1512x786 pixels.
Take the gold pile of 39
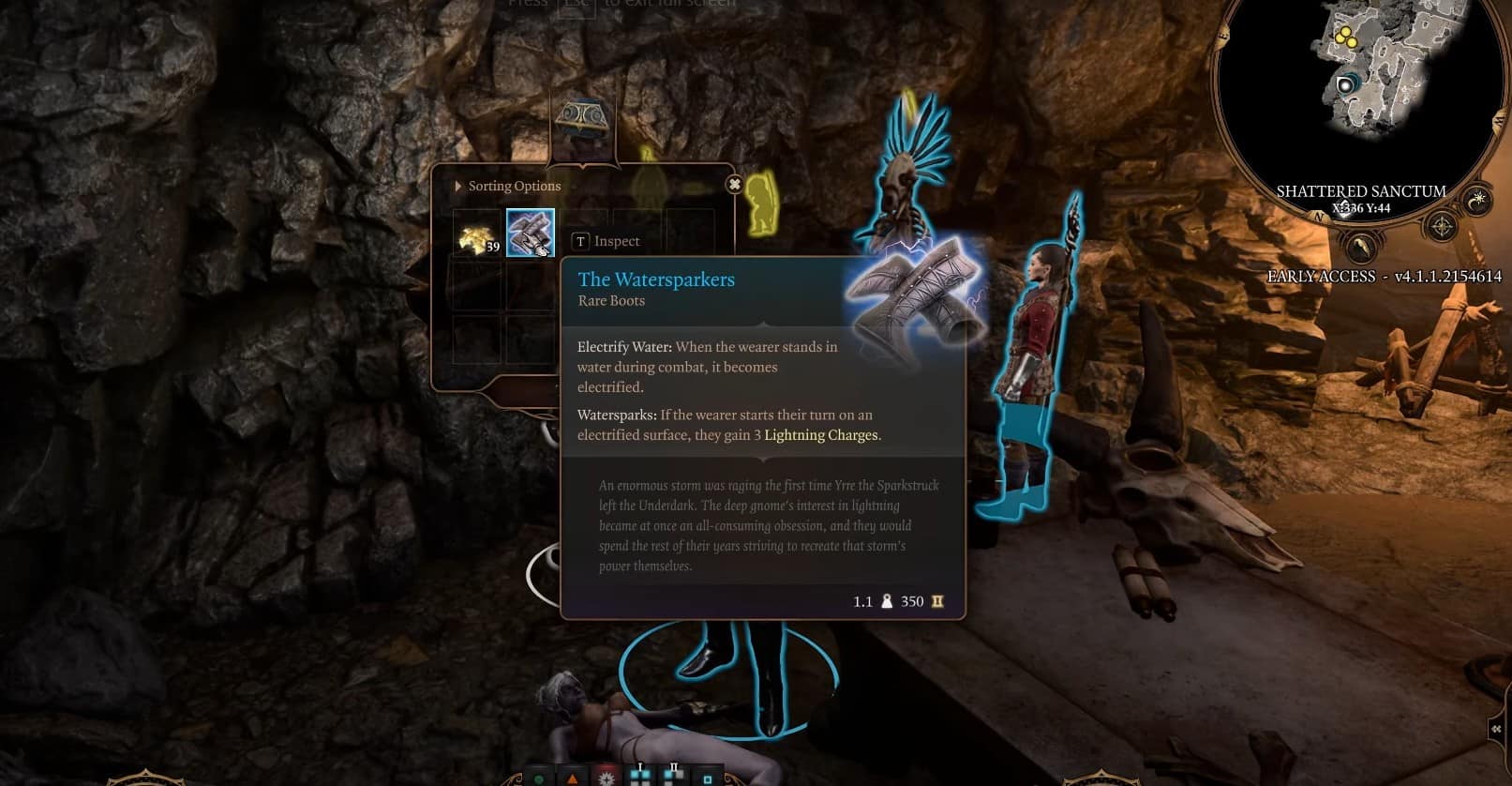(477, 234)
